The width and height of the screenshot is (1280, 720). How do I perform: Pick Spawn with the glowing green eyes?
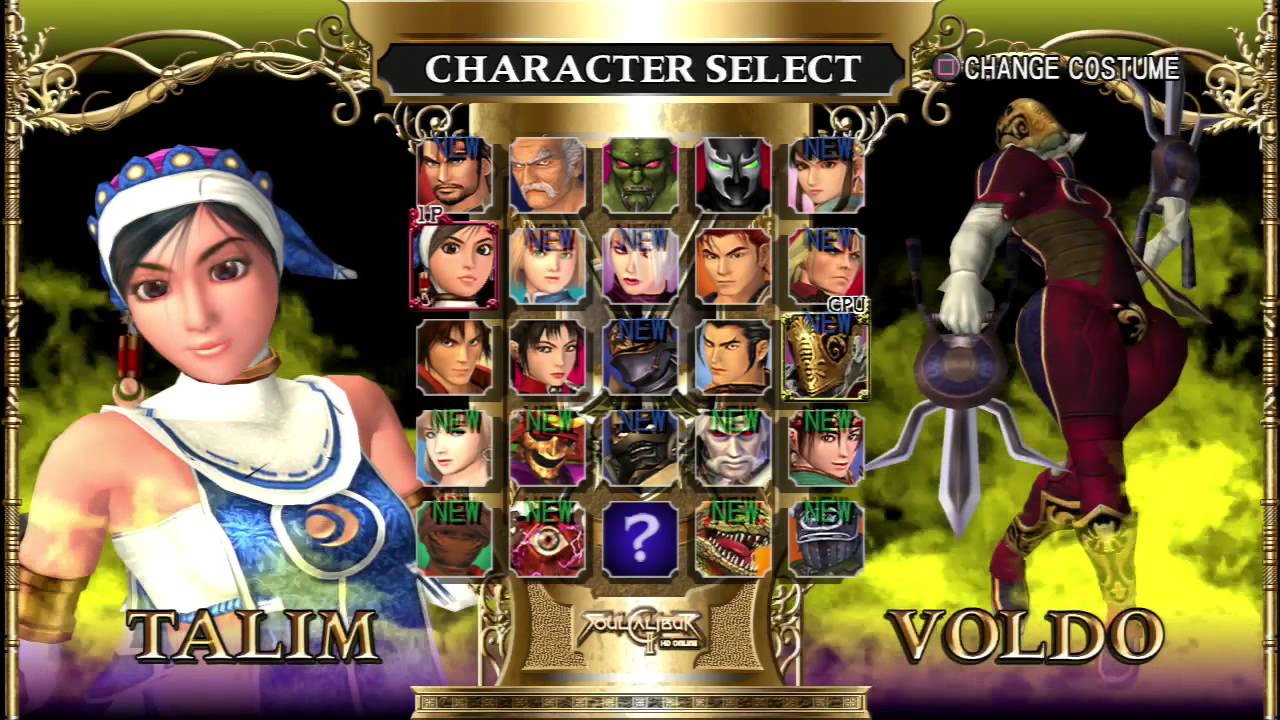733,176
